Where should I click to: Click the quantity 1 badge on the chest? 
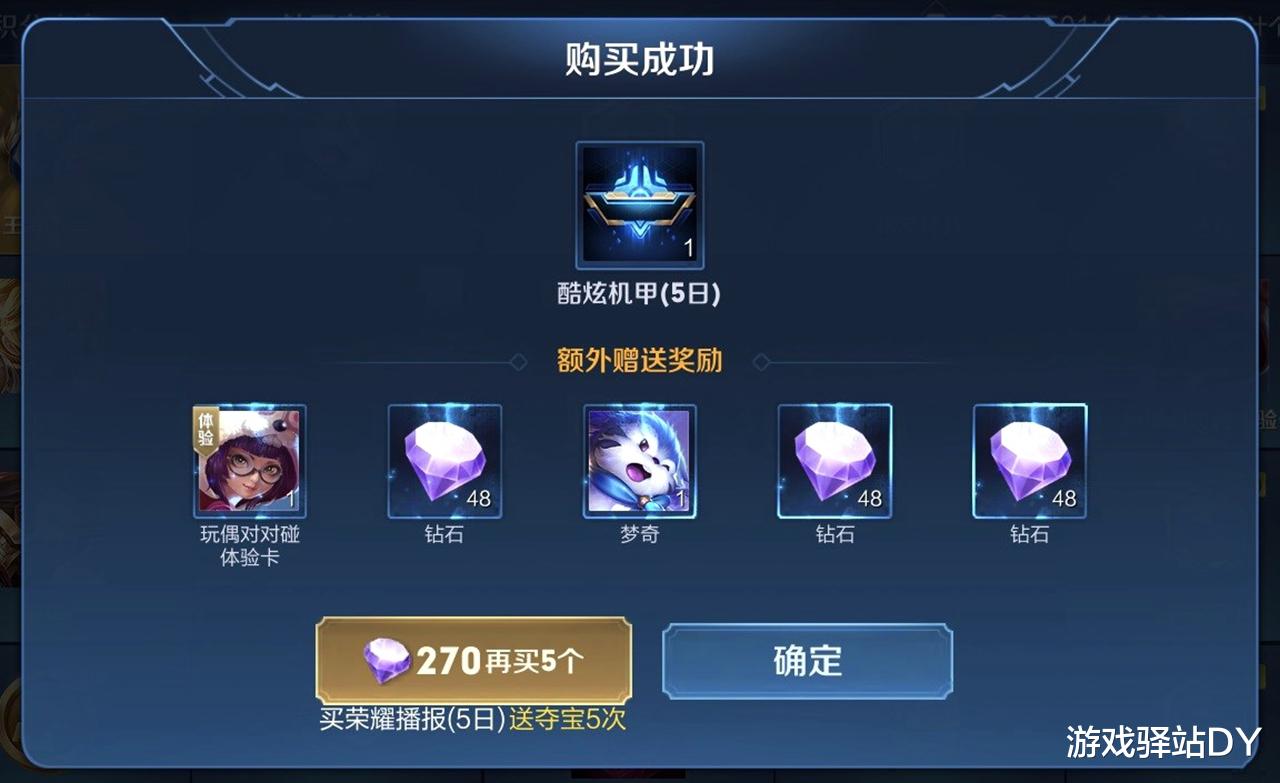690,243
